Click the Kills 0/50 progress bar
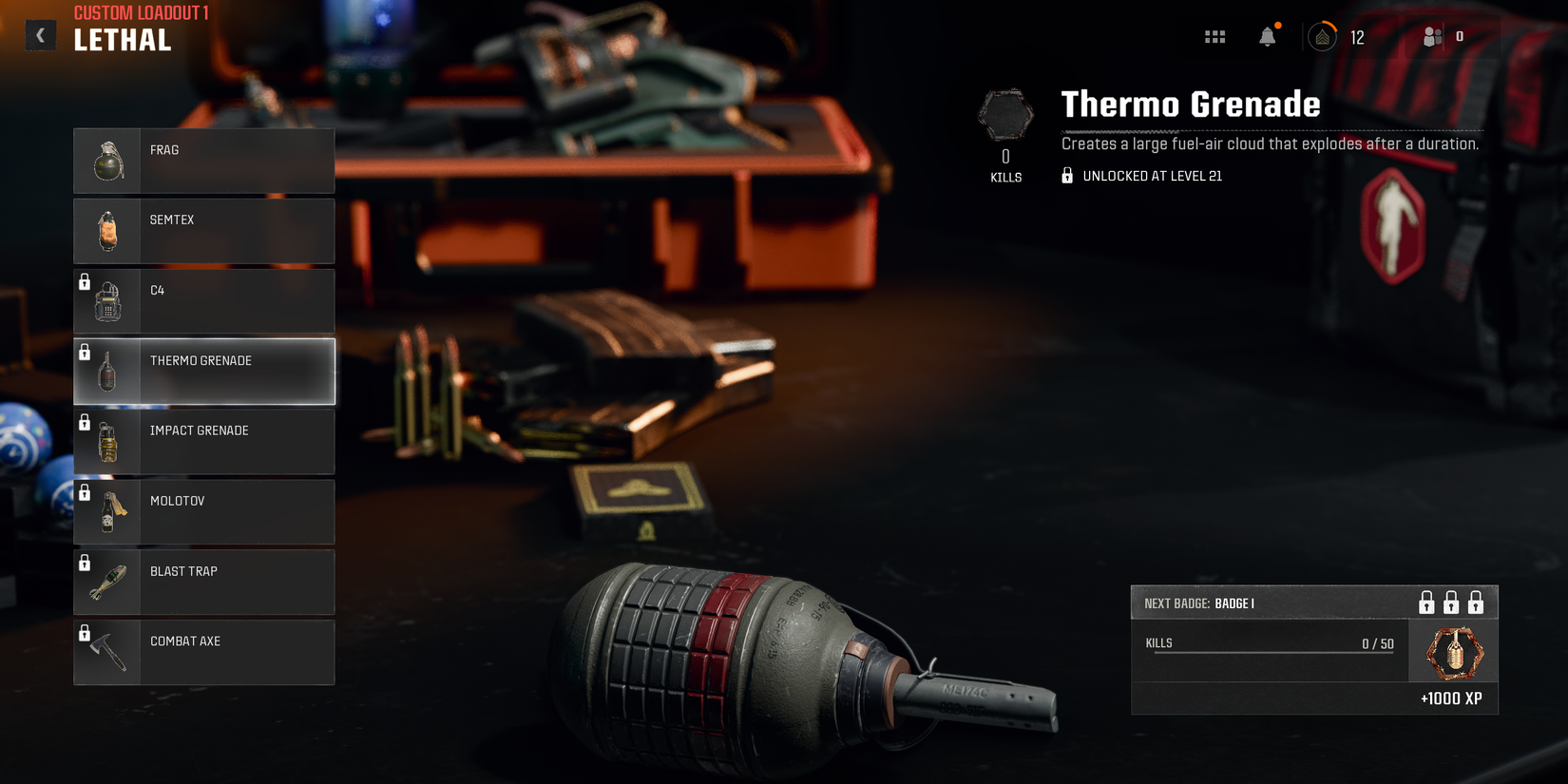Viewport: 1568px width, 784px height. [1273, 642]
